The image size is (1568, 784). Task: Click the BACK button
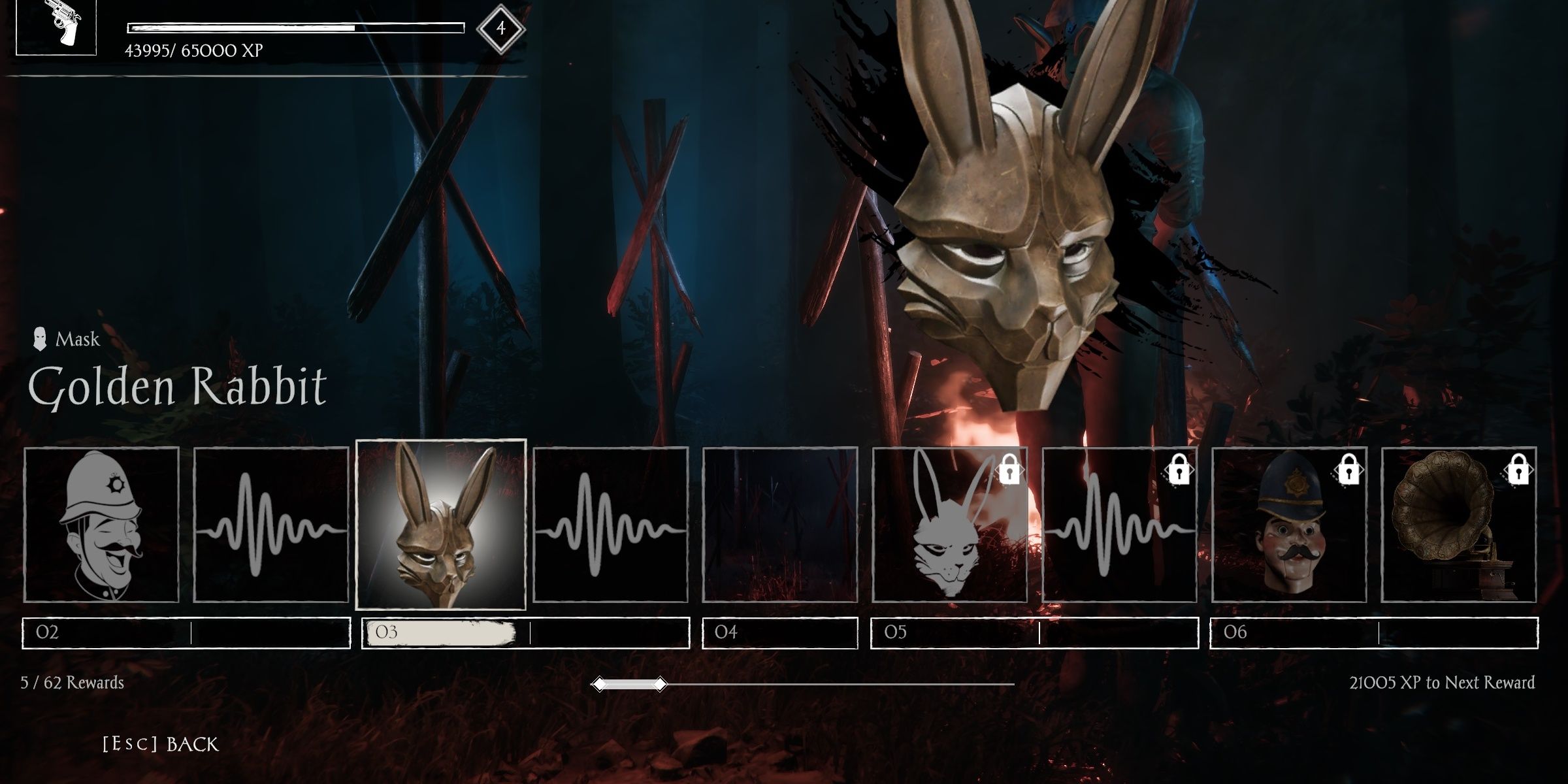161,744
